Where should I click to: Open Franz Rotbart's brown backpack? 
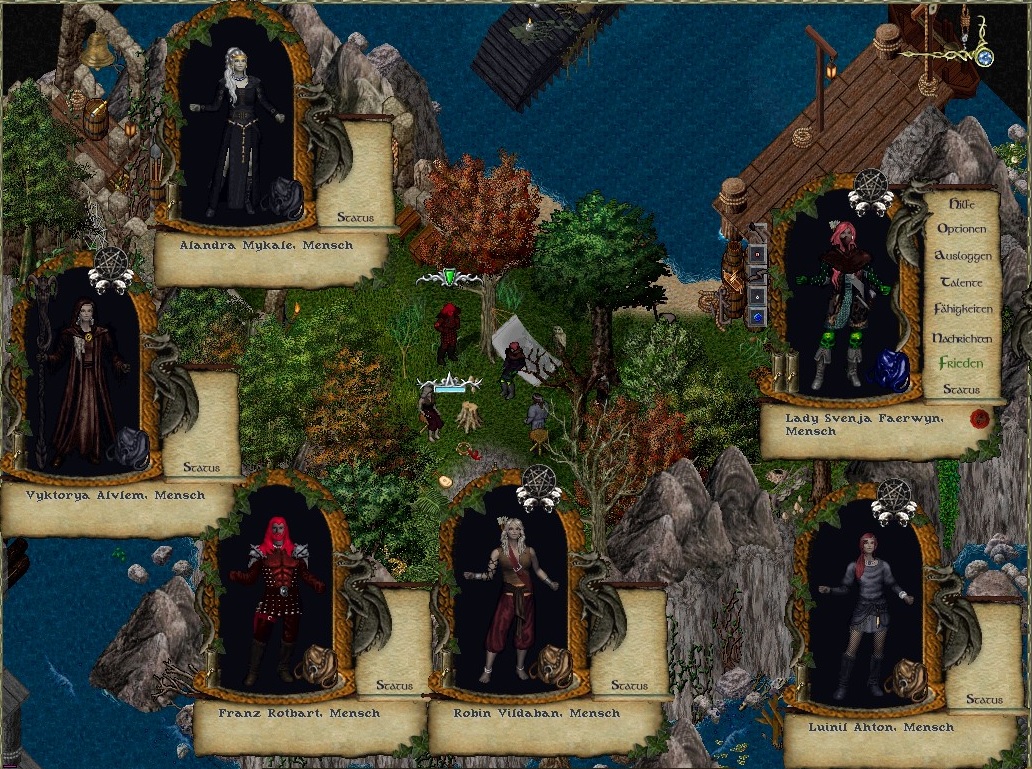pos(319,665)
